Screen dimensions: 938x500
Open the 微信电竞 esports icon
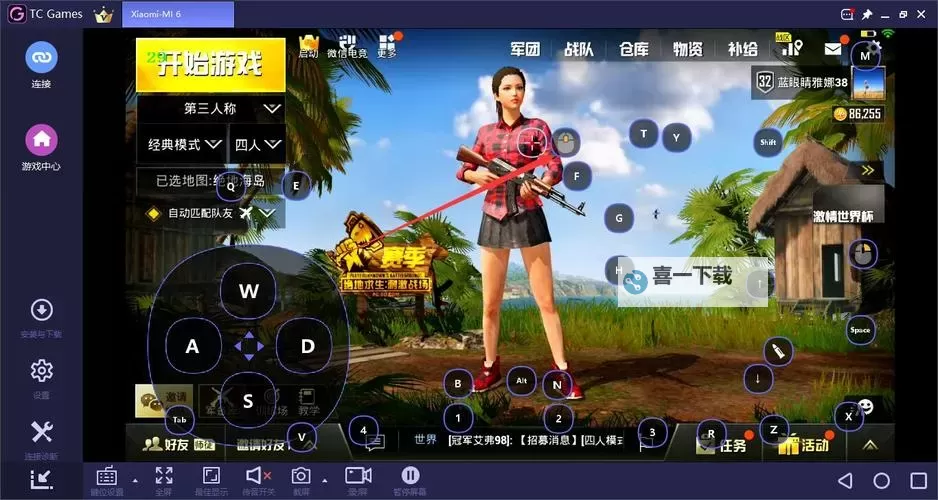pos(347,46)
